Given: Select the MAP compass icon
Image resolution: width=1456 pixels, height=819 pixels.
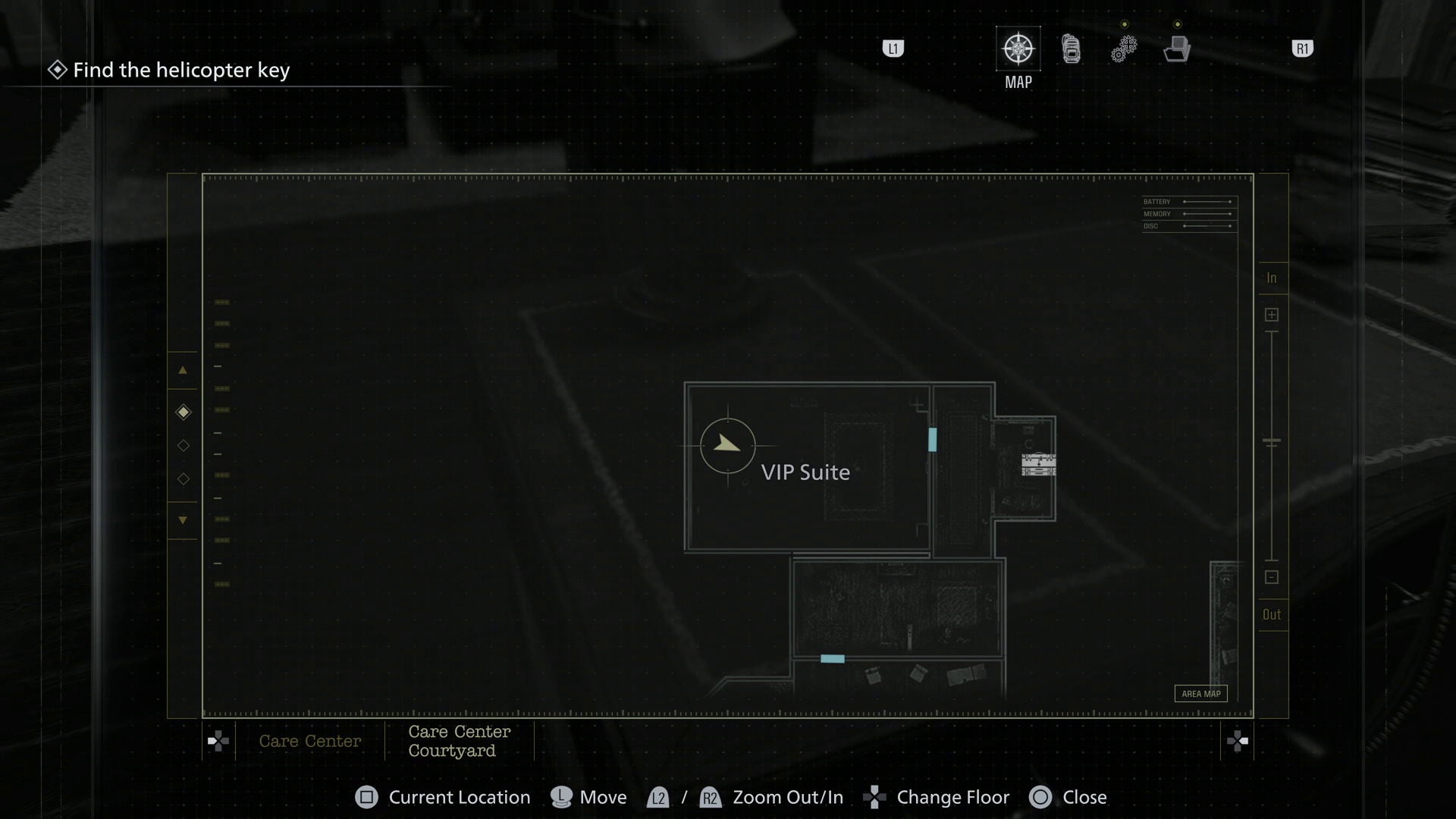Looking at the screenshot, I should pyautogui.click(x=1018, y=48).
